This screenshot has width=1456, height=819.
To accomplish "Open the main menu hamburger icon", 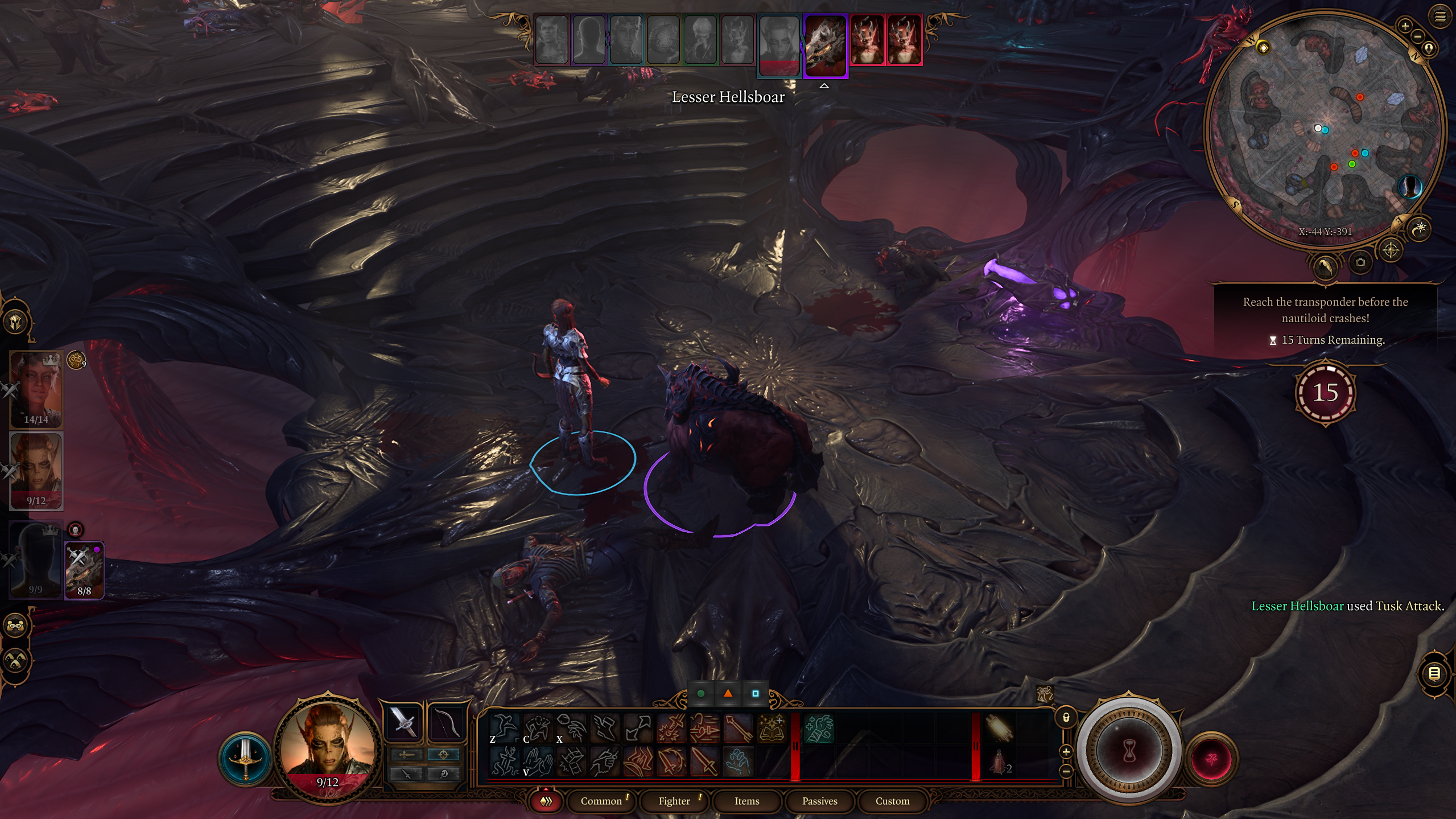I will tap(1440, 17).
